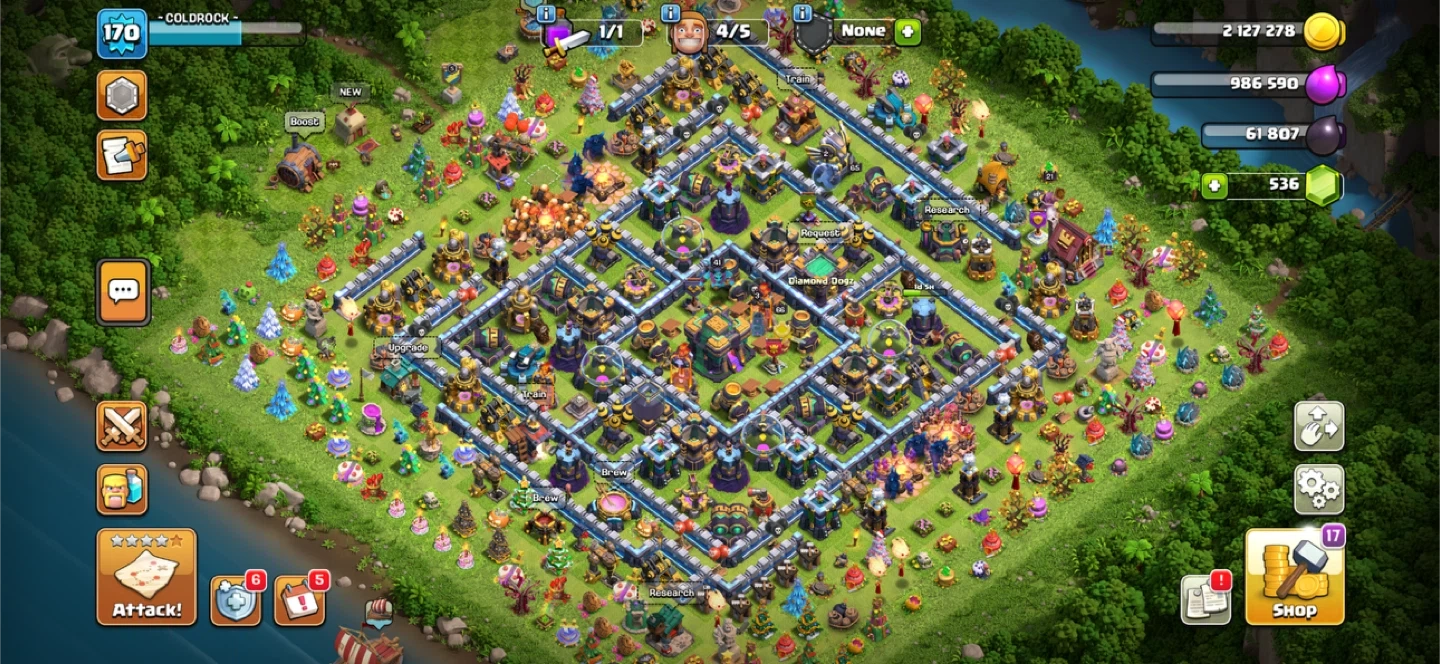Open the calendar events with badge 5
The width and height of the screenshot is (1440, 664).
(299, 600)
